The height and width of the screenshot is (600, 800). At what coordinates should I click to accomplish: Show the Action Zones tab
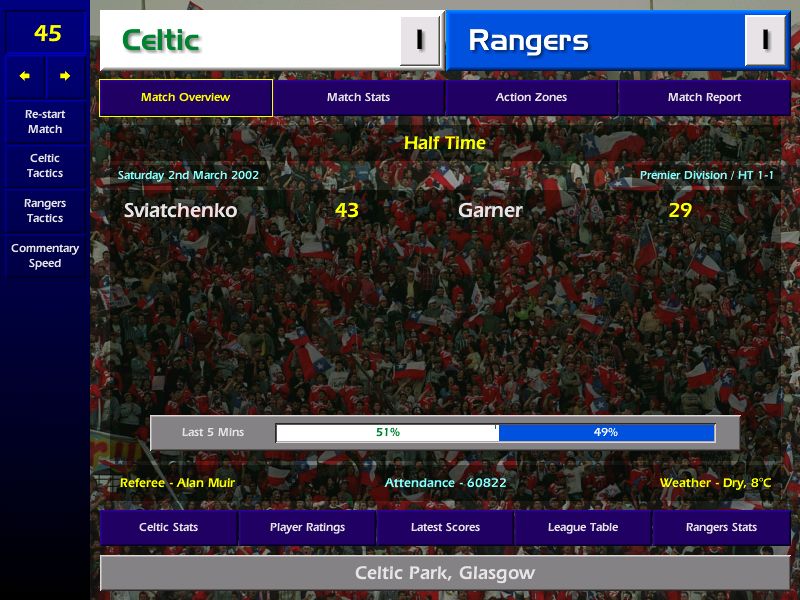(531, 98)
